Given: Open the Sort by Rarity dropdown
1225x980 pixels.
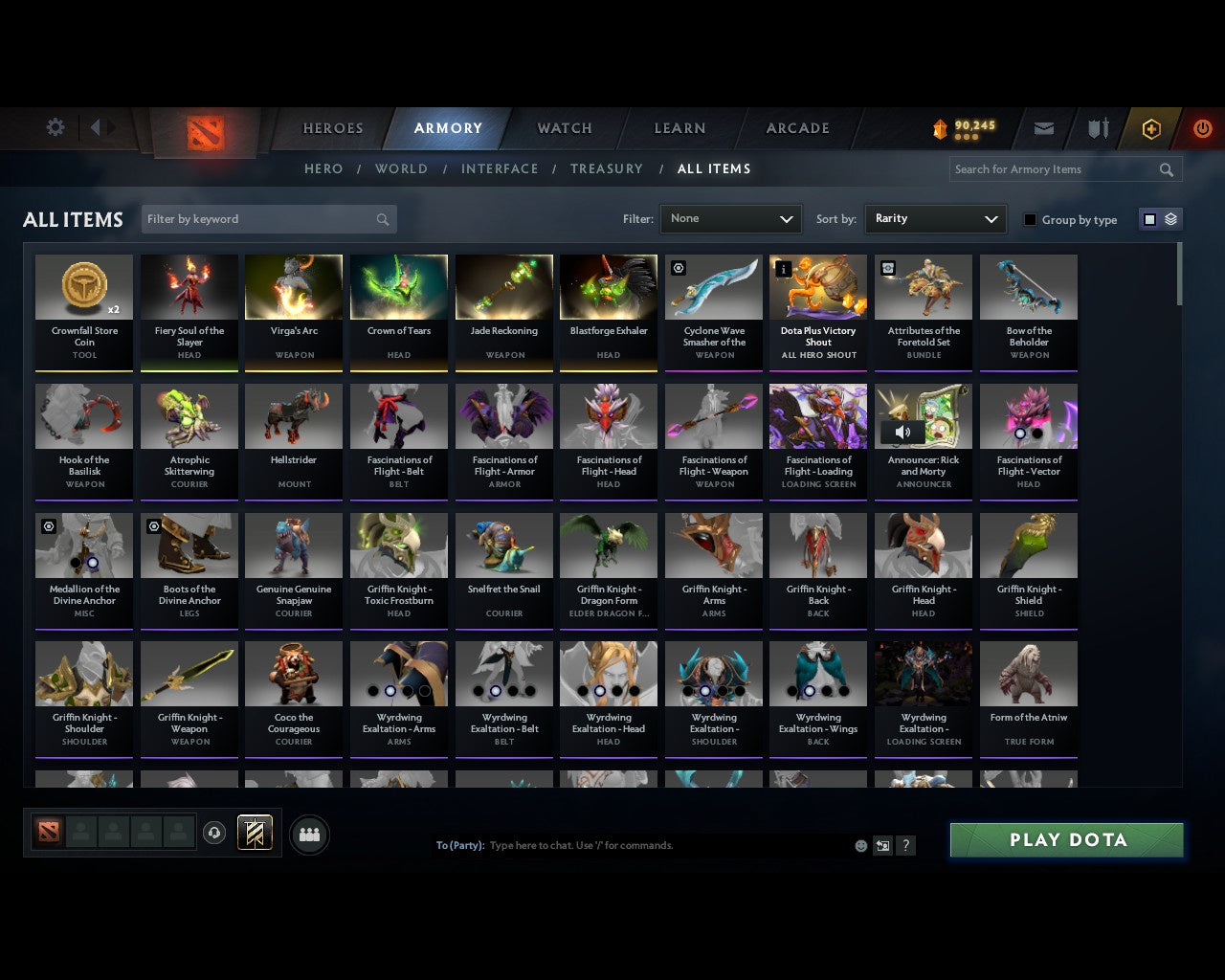Looking at the screenshot, I should pyautogui.click(x=935, y=218).
